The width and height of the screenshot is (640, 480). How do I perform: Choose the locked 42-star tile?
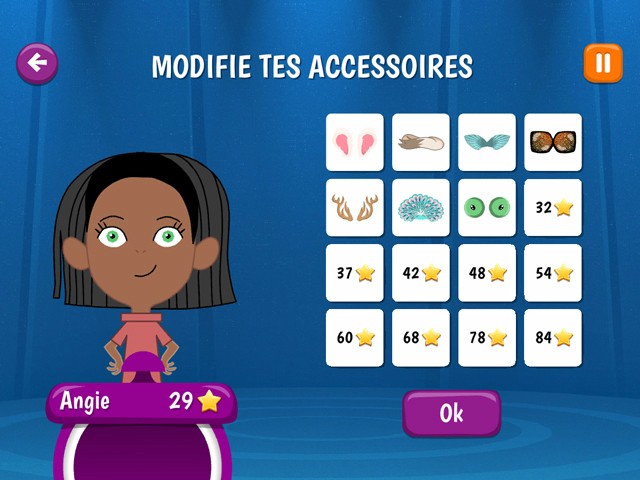pyautogui.click(x=421, y=273)
